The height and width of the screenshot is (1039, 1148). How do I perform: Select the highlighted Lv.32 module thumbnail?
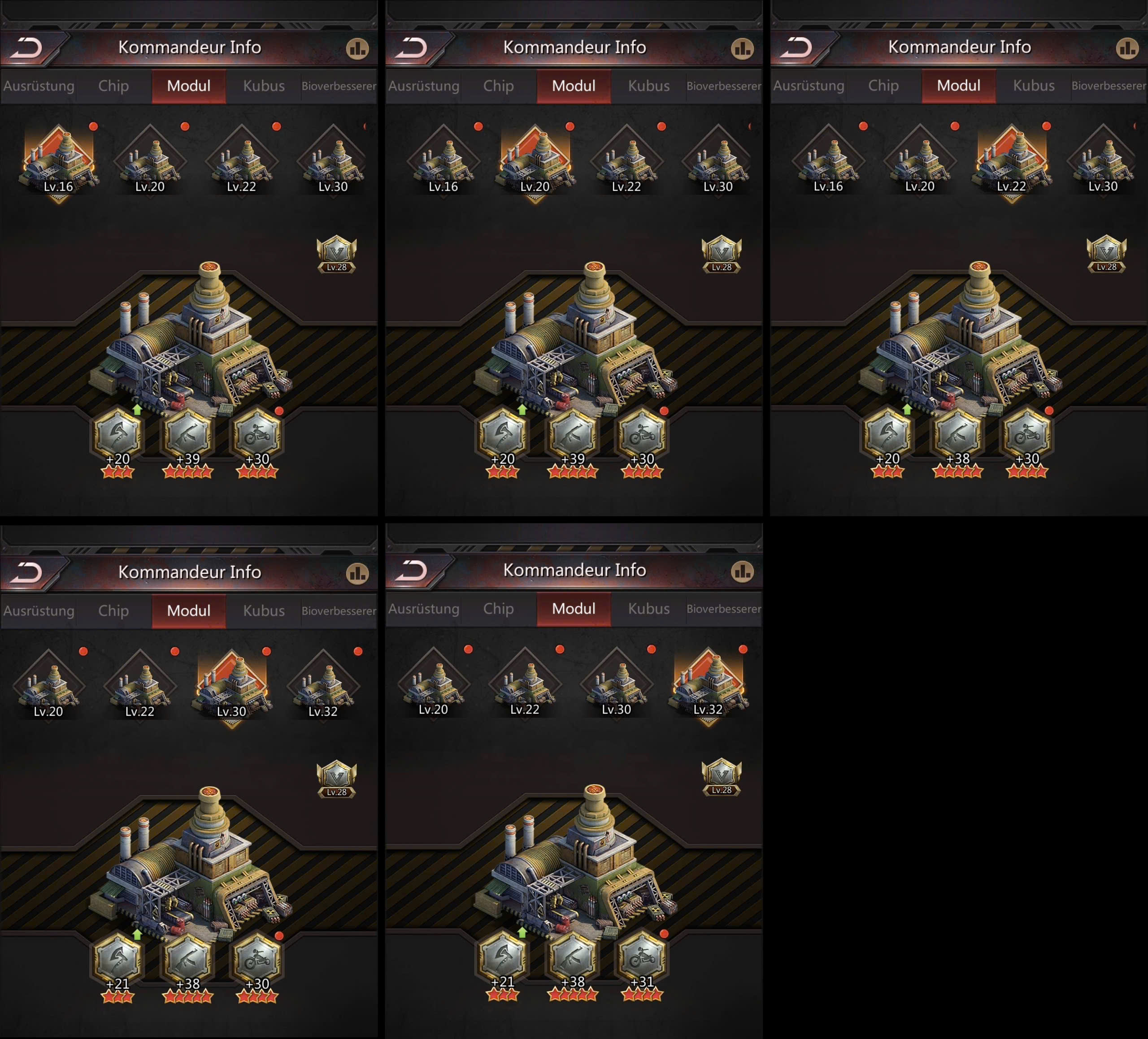pos(708,684)
